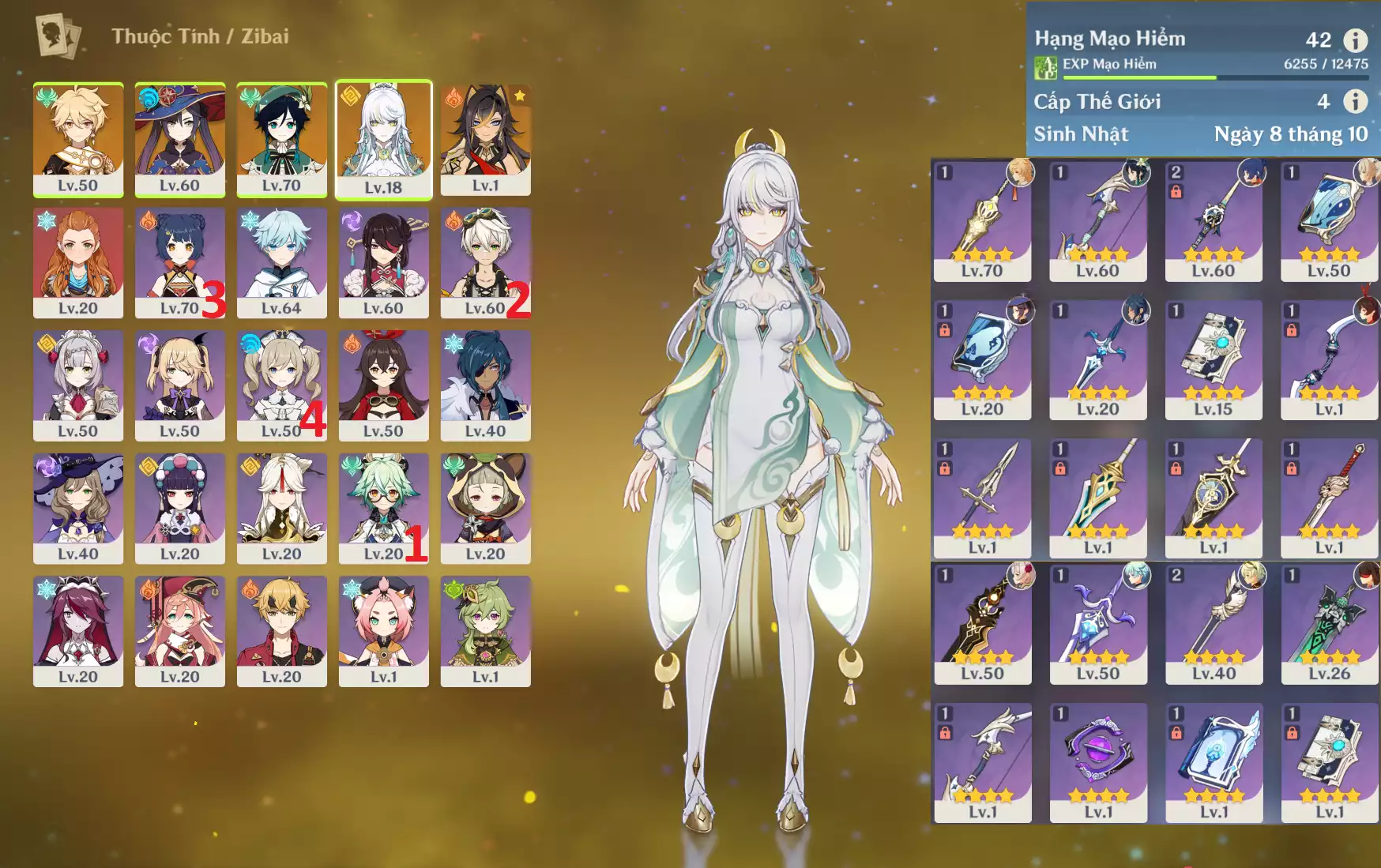Viewport: 1381px width, 868px height.
Task: Select Lisa's Lv.40 character card
Action: click(x=78, y=508)
